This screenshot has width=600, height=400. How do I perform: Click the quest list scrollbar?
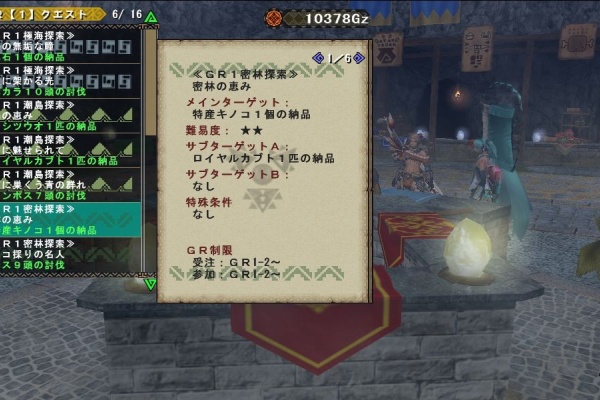coord(150,150)
